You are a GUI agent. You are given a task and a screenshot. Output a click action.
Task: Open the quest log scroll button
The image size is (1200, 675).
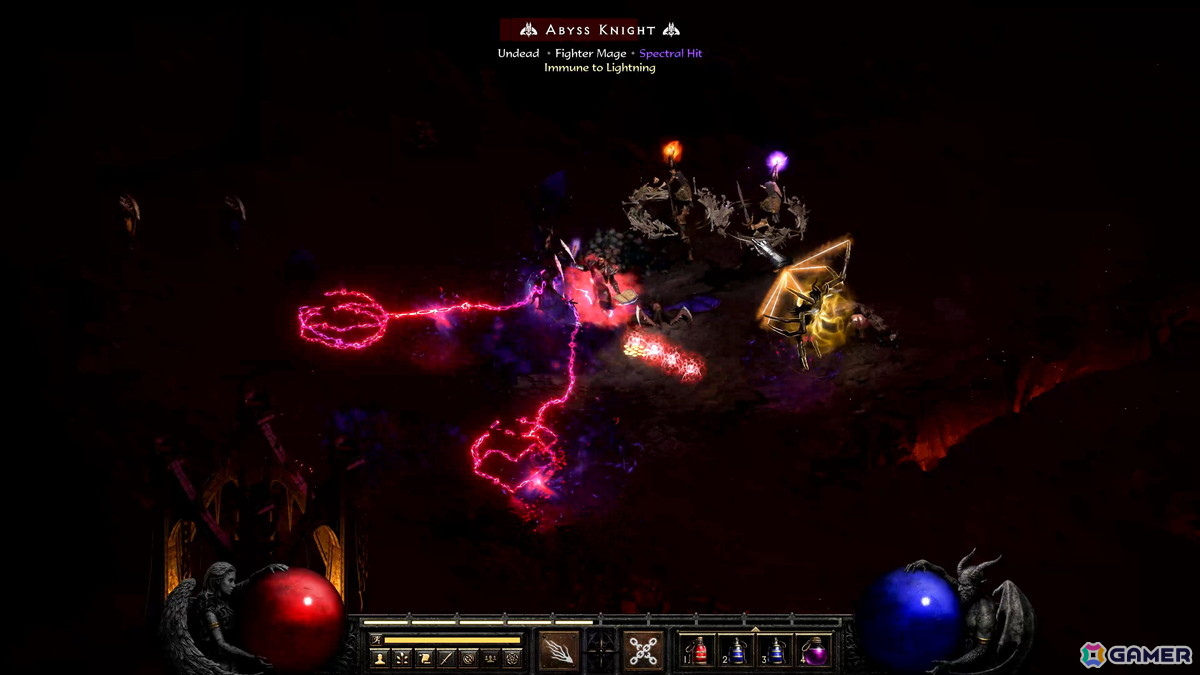424,657
